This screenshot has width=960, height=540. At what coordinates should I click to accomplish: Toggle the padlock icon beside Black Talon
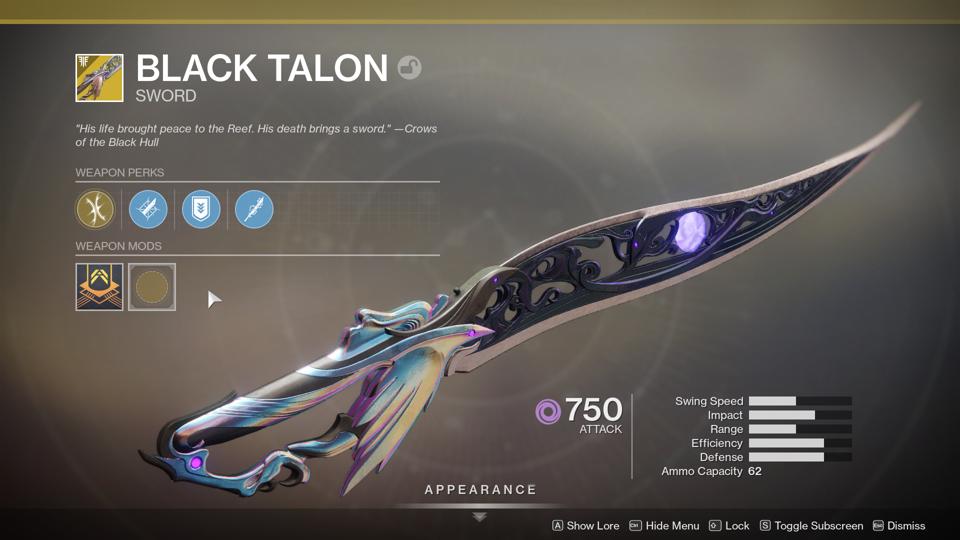click(x=409, y=68)
